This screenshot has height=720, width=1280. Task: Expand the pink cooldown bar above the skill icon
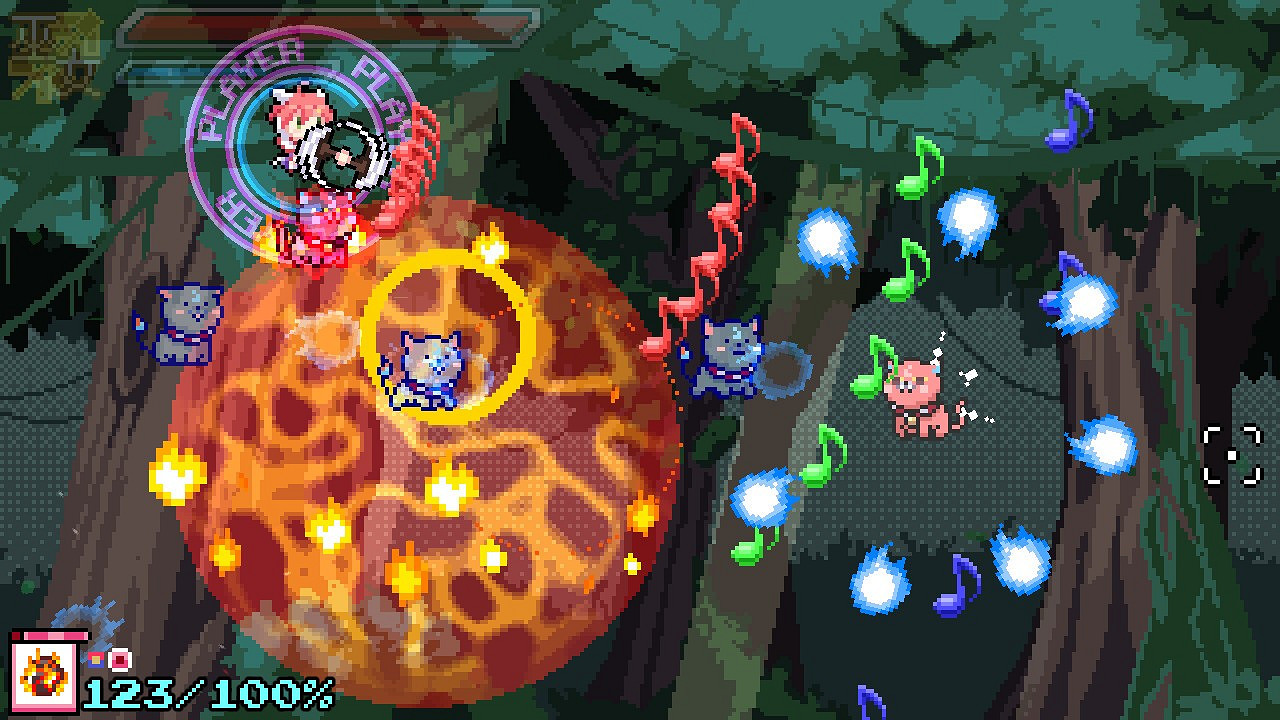(55, 635)
